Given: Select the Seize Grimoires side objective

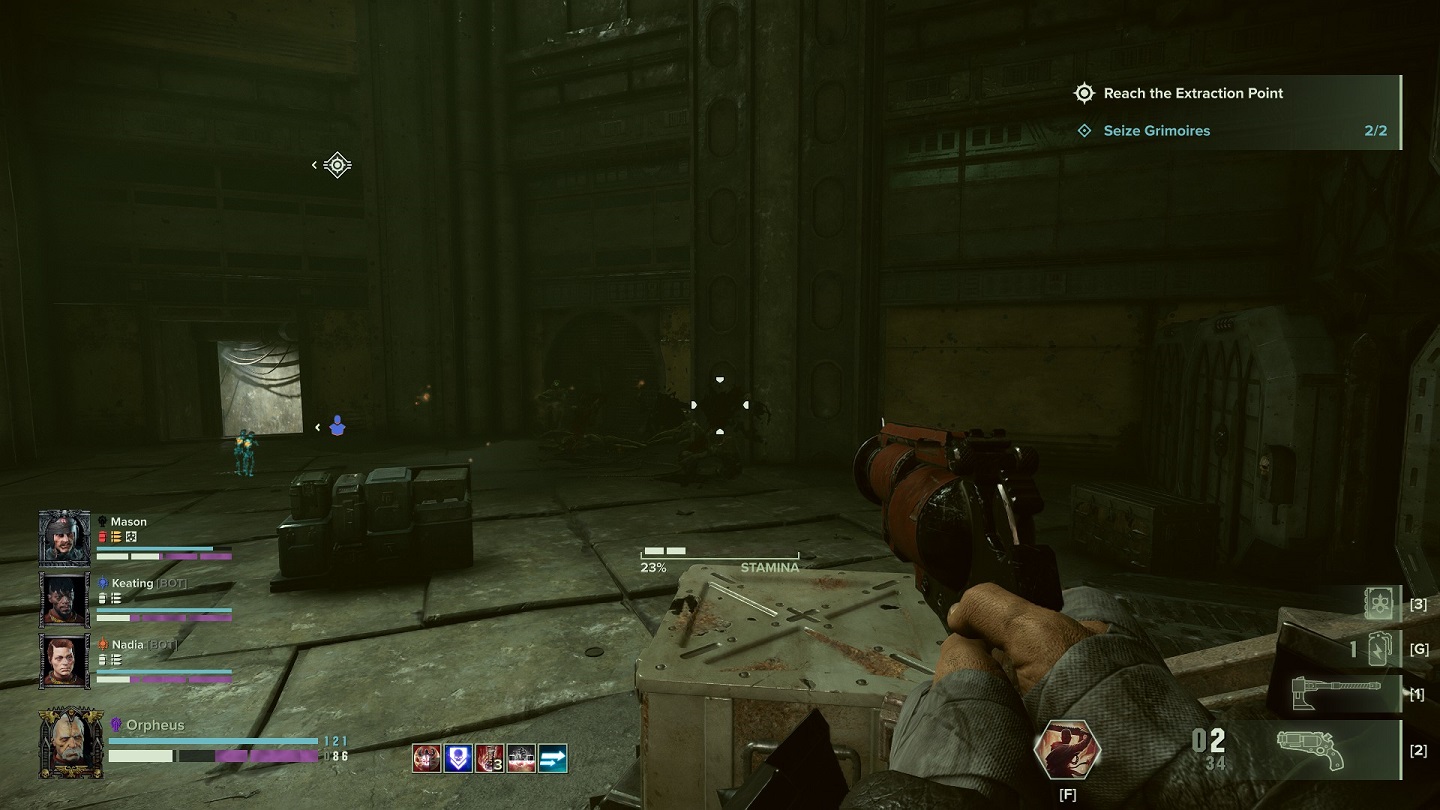Looking at the screenshot, I should (x=1156, y=131).
